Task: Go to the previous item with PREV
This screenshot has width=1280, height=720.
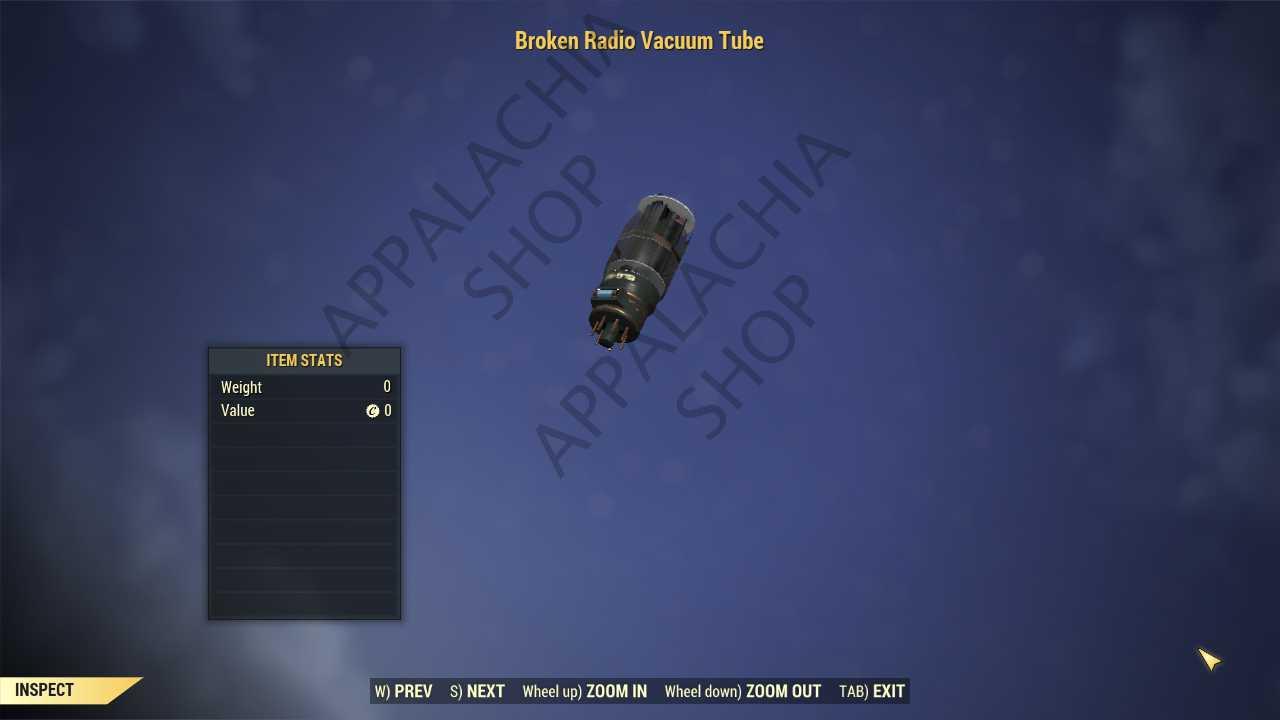Action: tap(404, 691)
